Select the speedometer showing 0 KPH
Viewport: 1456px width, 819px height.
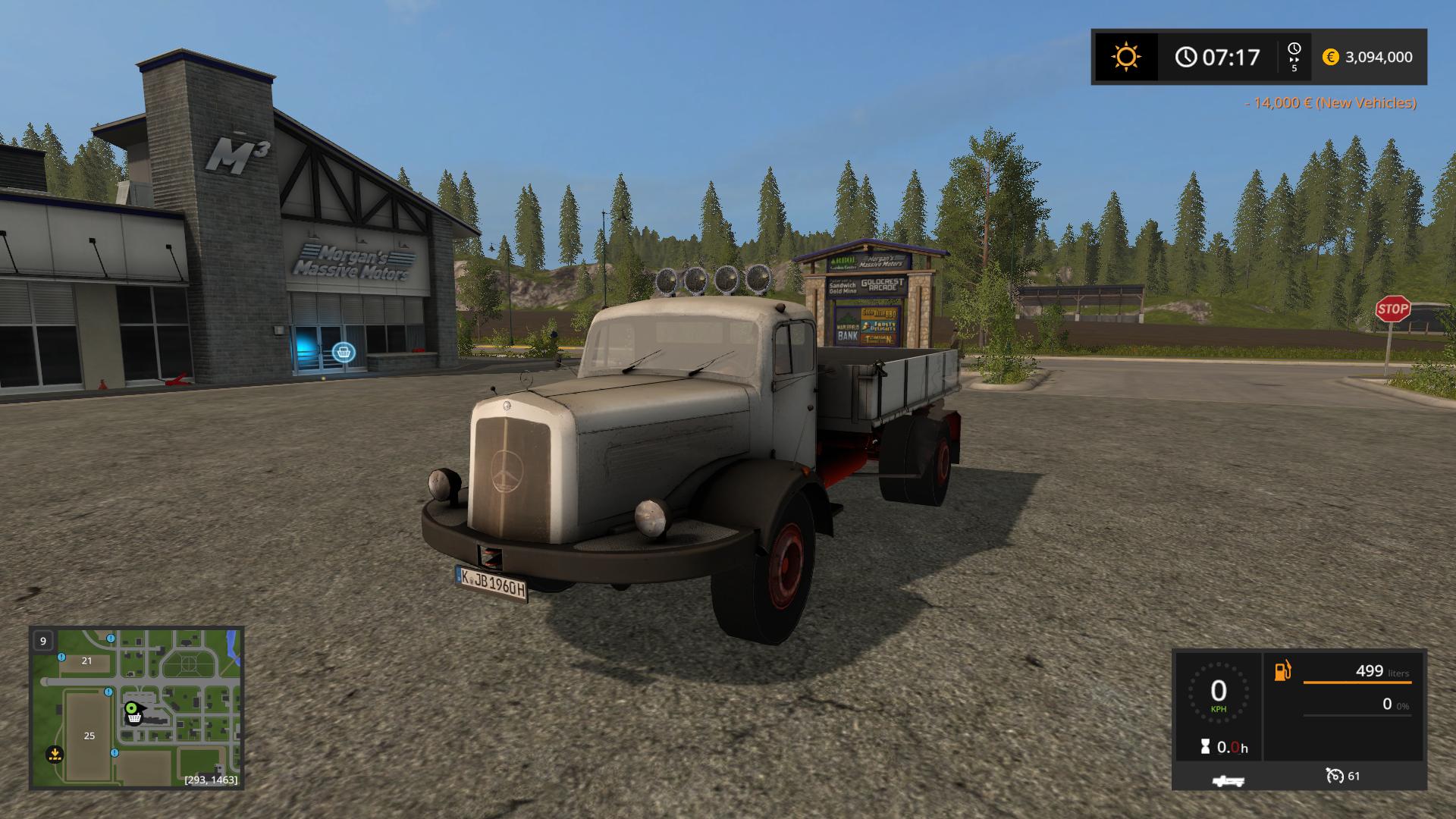click(1219, 693)
